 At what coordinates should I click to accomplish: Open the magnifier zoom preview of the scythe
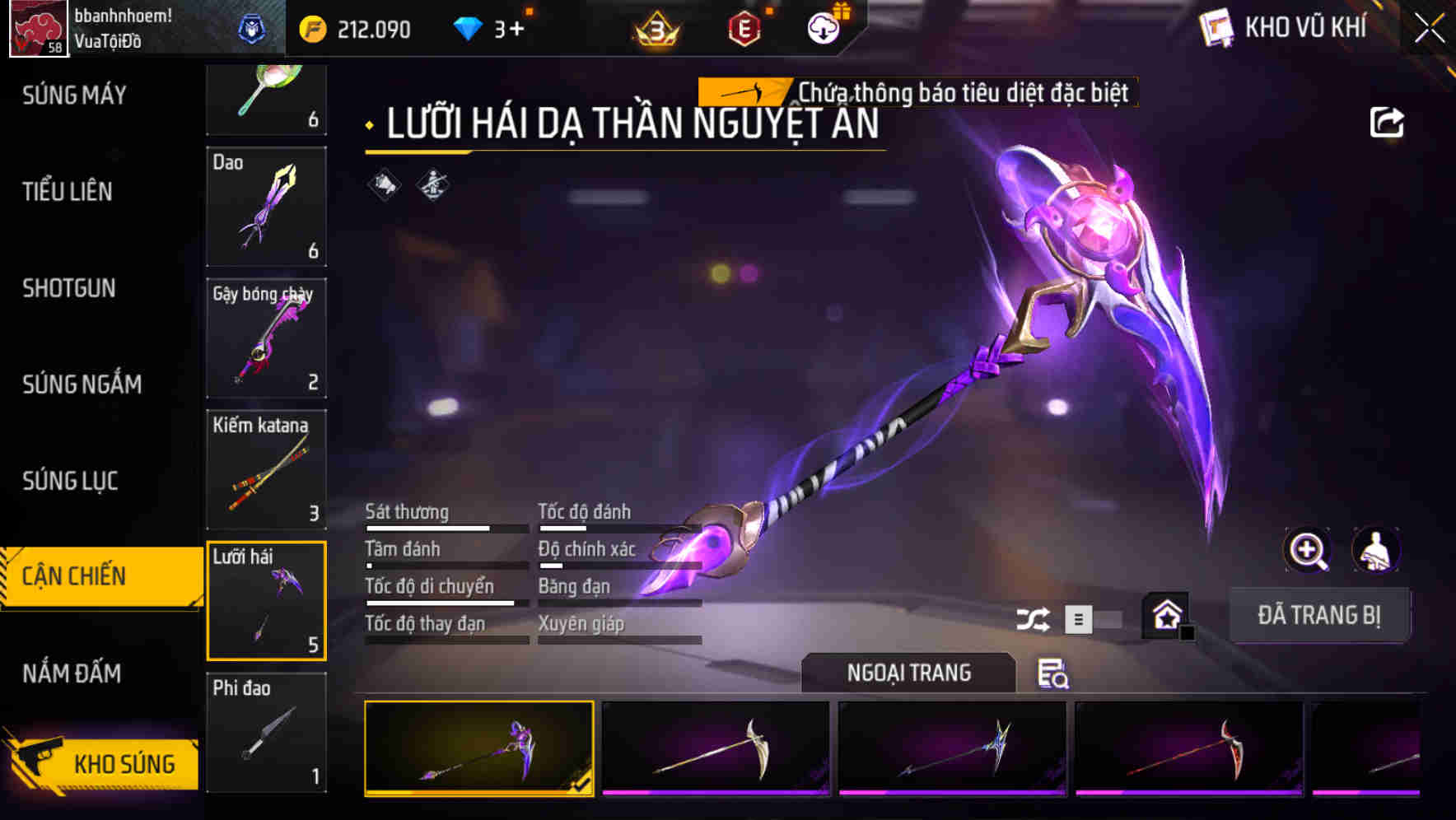[x=1306, y=550]
